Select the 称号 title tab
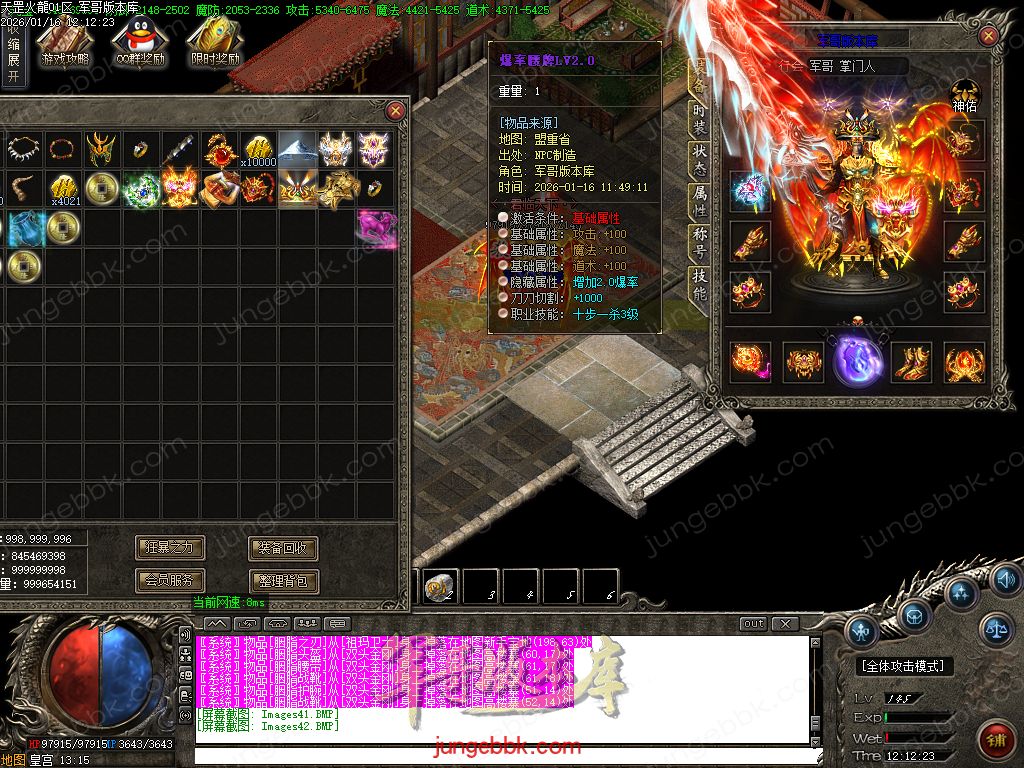The width and height of the screenshot is (1024, 768). coord(700,244)
